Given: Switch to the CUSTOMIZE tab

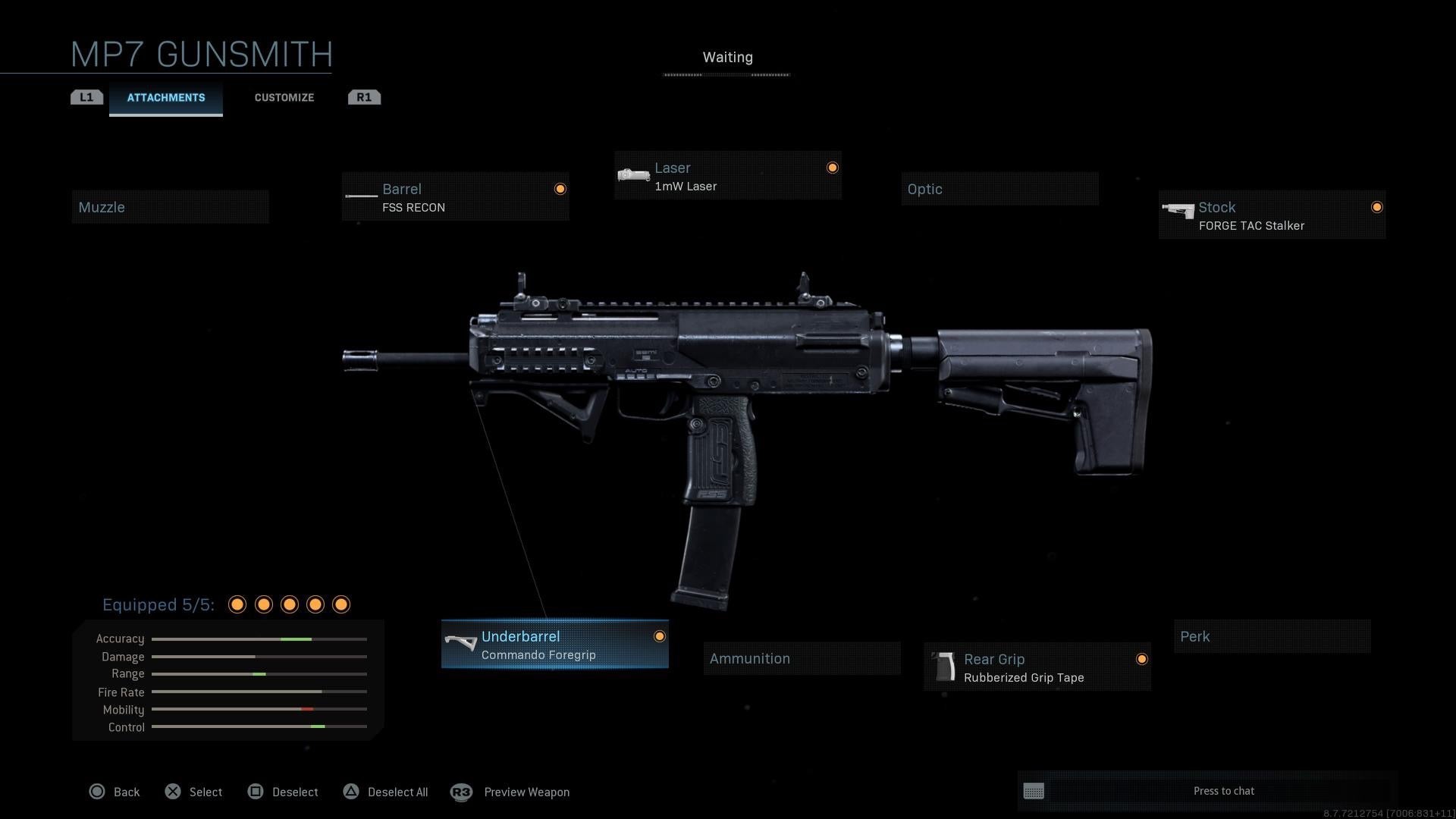Looking at the screenshot, I should 284,97.
